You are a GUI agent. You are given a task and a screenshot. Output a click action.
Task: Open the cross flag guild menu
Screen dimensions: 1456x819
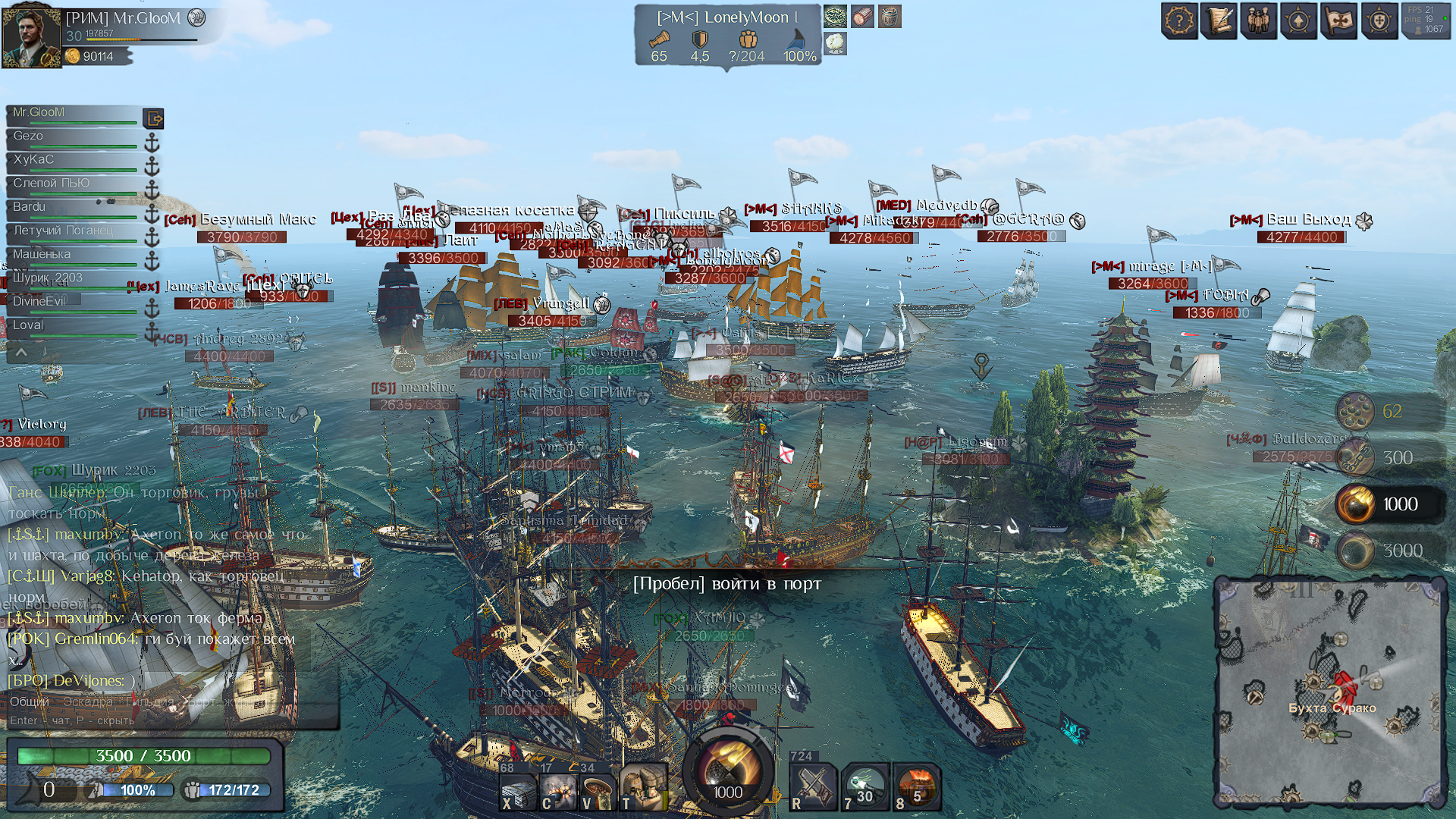coord(1338,20)
